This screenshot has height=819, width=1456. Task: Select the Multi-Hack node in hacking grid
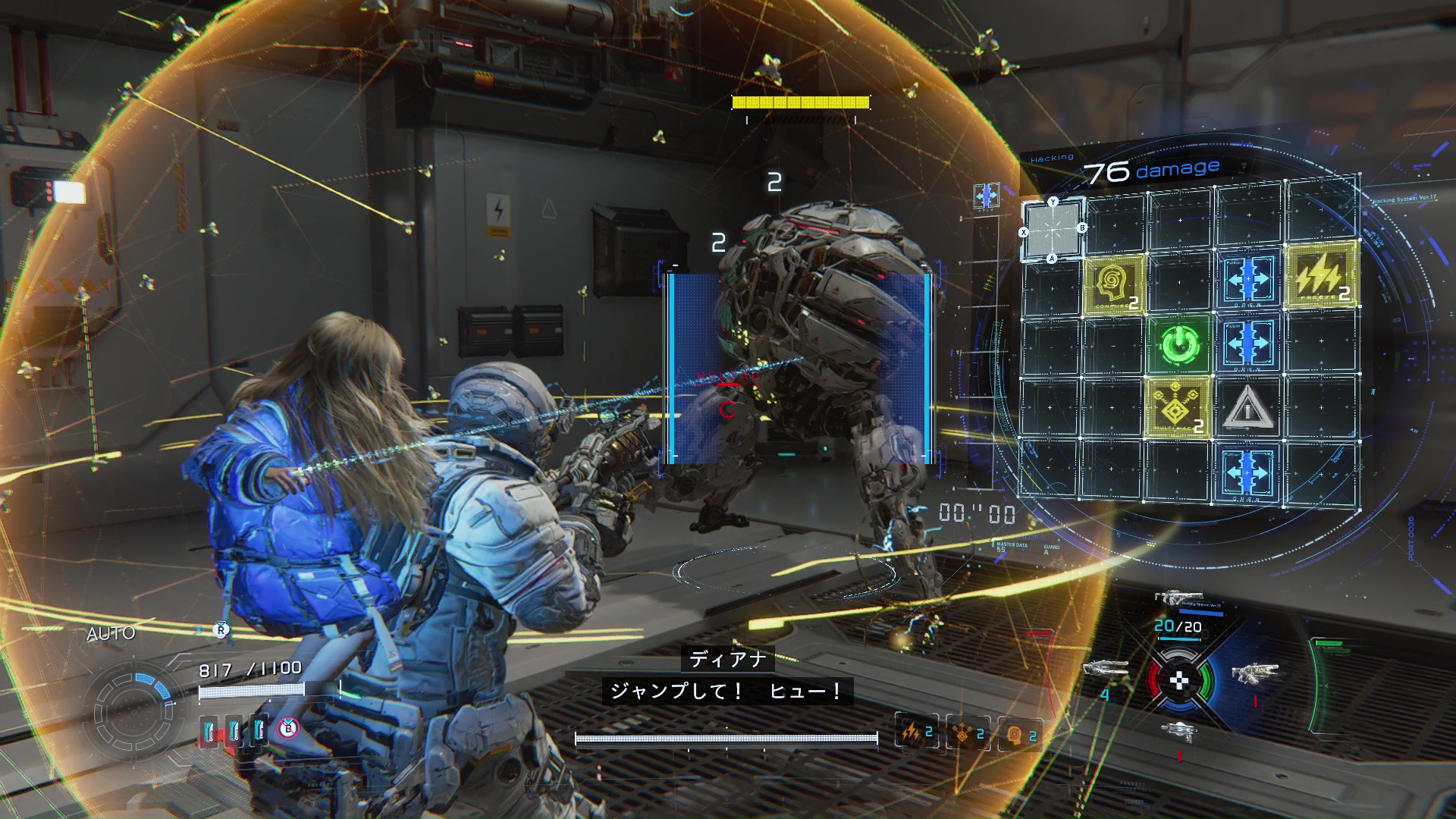coord(1177,408)
